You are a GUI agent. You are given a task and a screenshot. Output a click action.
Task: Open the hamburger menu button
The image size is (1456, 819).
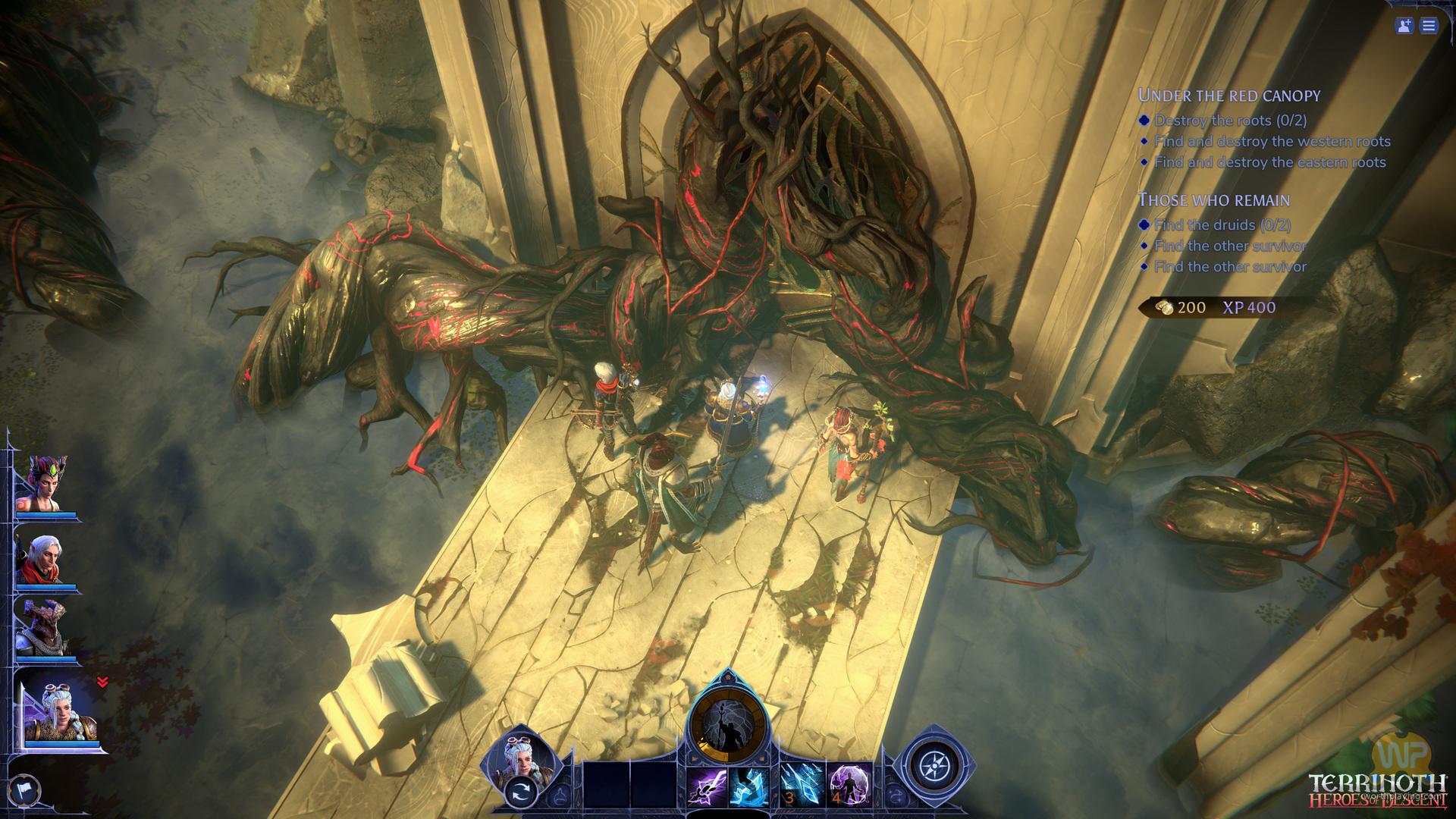[x=1429, y=26]
